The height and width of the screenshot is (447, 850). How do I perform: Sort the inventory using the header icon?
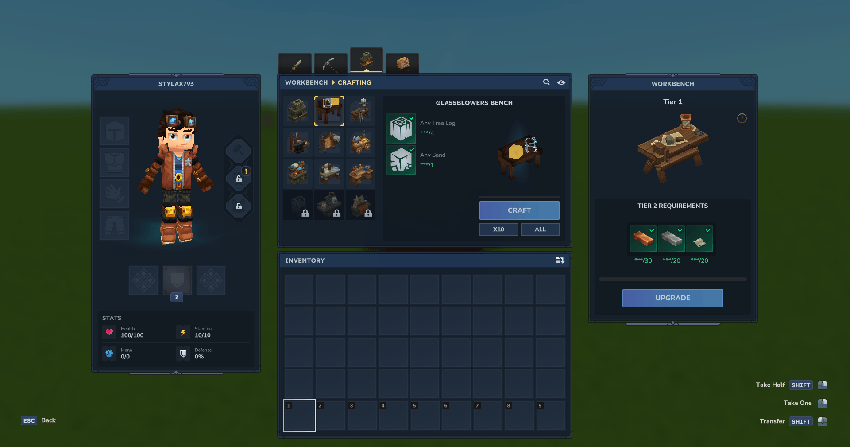click(560, 260)
